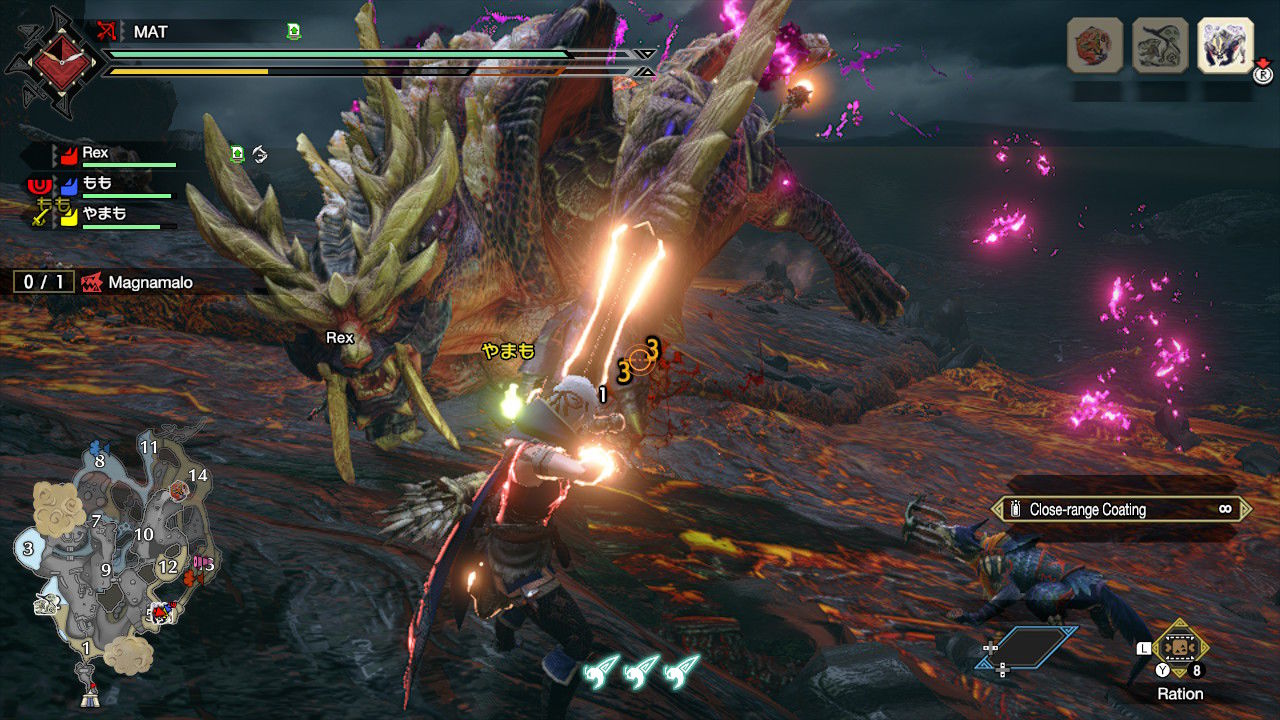1280x720 pixels.
Task: Select the leftmost red monster icon
Action: (1095, 45)
